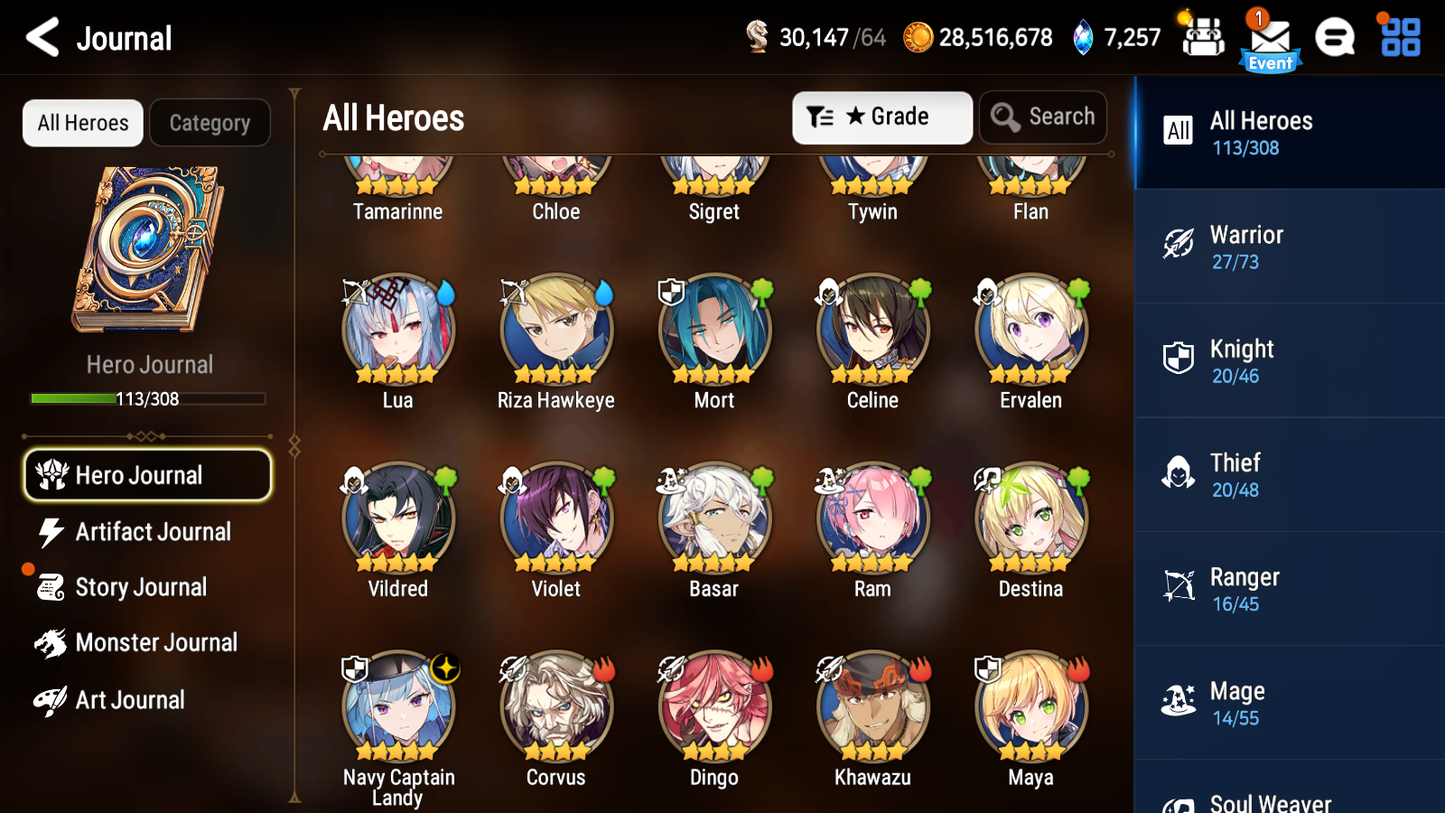Click the 113/308 collection progress bar
The image size is (1445, 813).
click(x=149, y=398)
